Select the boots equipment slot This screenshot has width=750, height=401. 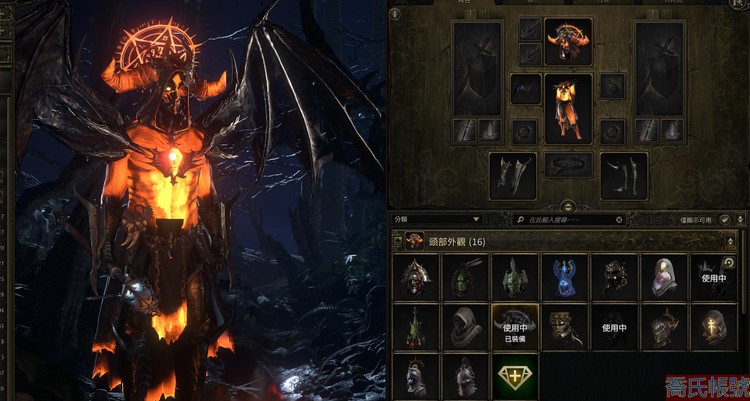click(x=624, y=175)
